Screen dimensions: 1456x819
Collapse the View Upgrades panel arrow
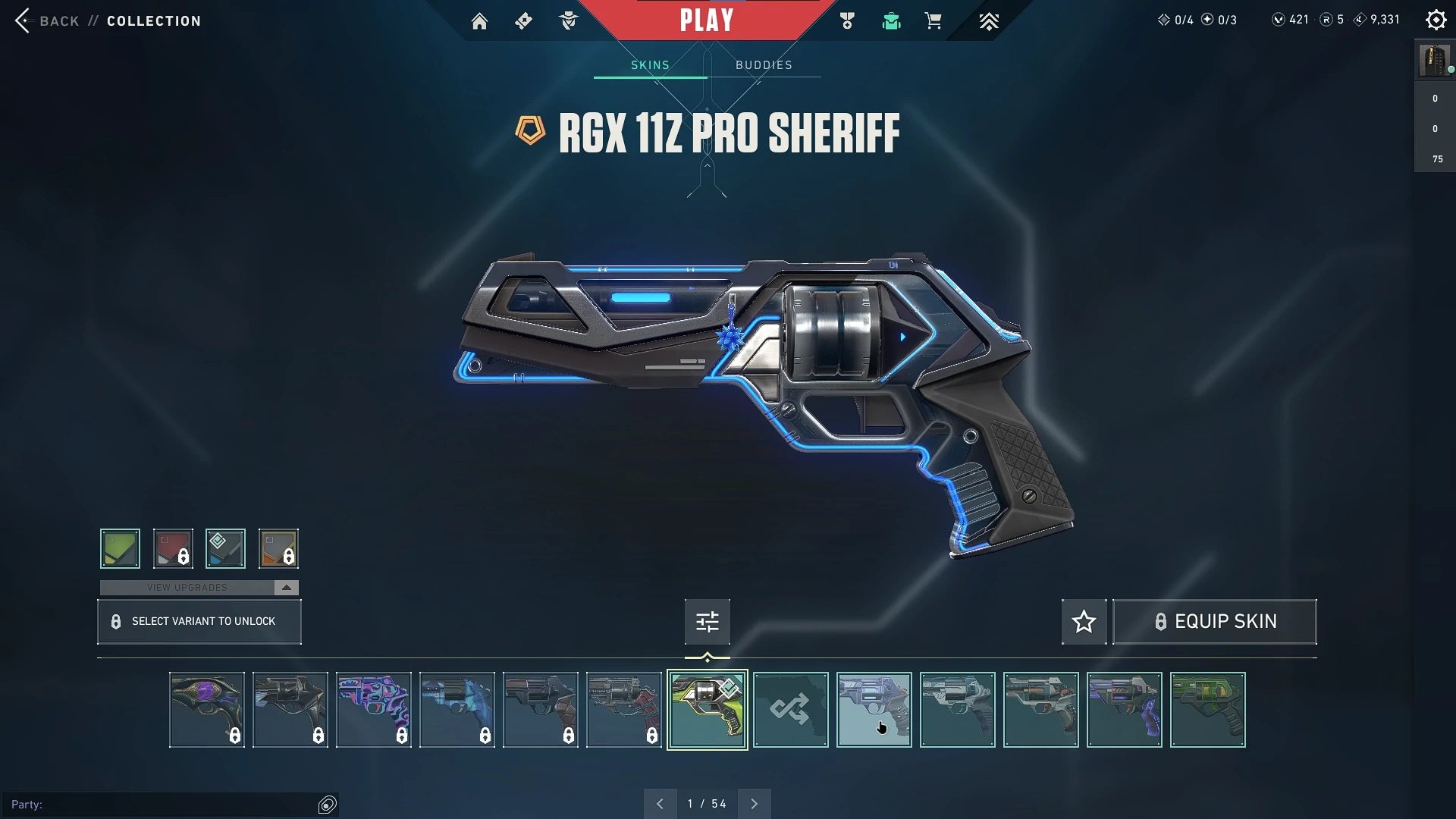285,587
